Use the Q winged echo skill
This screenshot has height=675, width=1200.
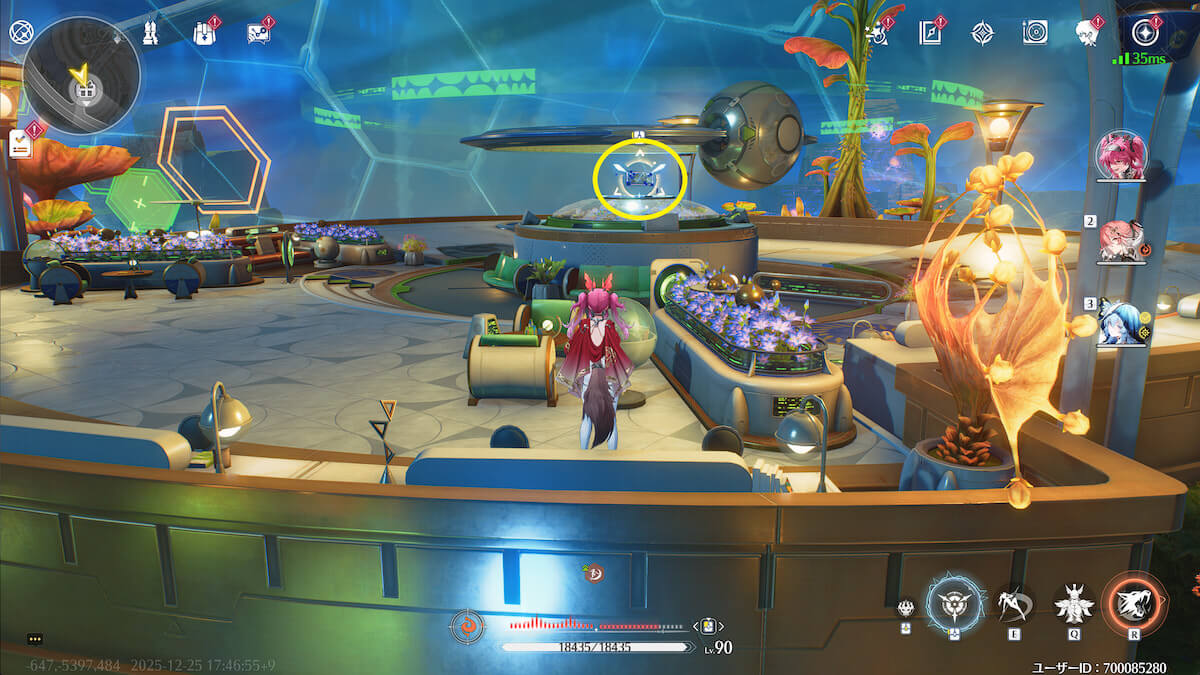click(x=1074, y=603)
